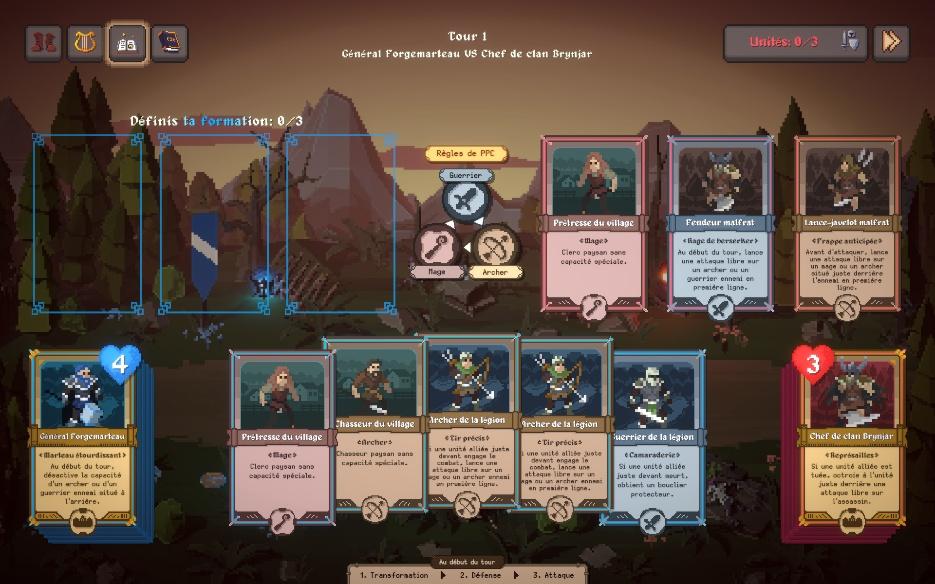
Task: Click the Unités 0/3 counter button
Action: (x=794, y=42)
